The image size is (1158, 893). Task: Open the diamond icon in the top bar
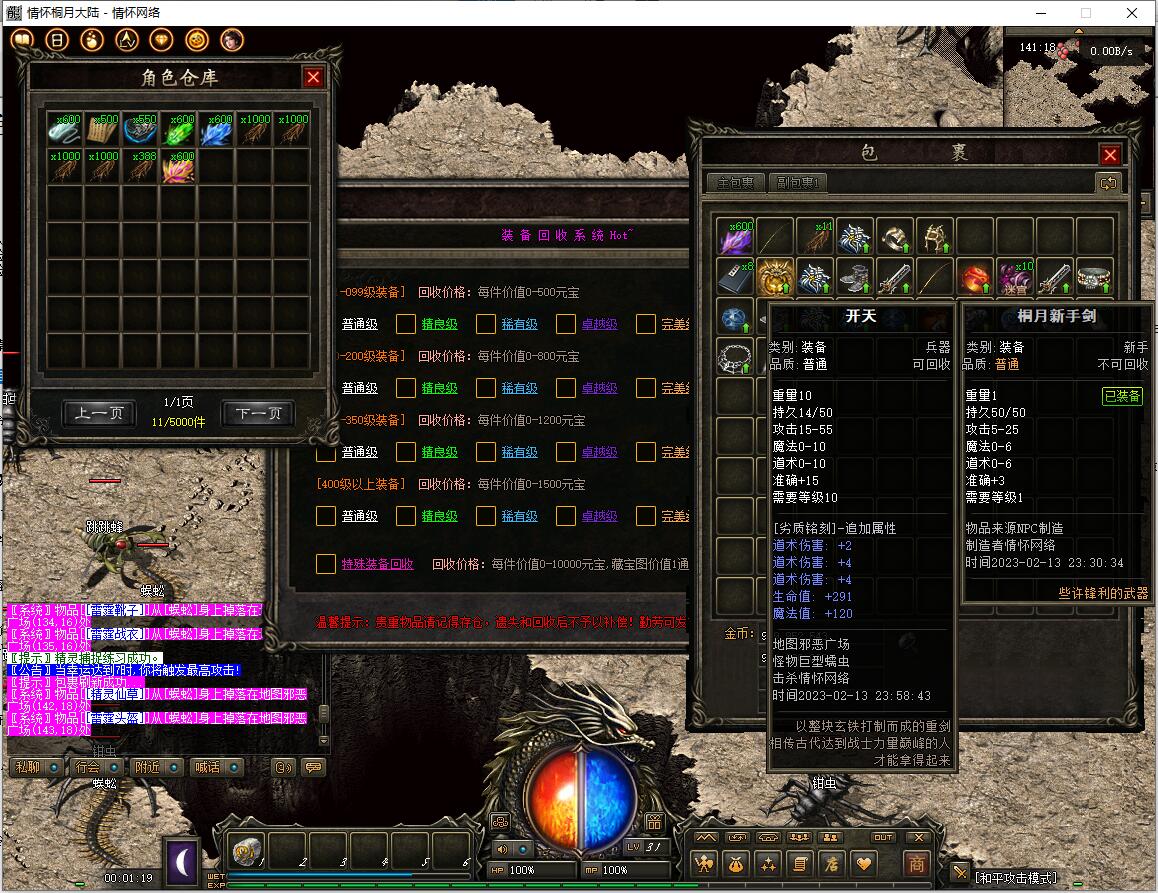pos(161,40)
